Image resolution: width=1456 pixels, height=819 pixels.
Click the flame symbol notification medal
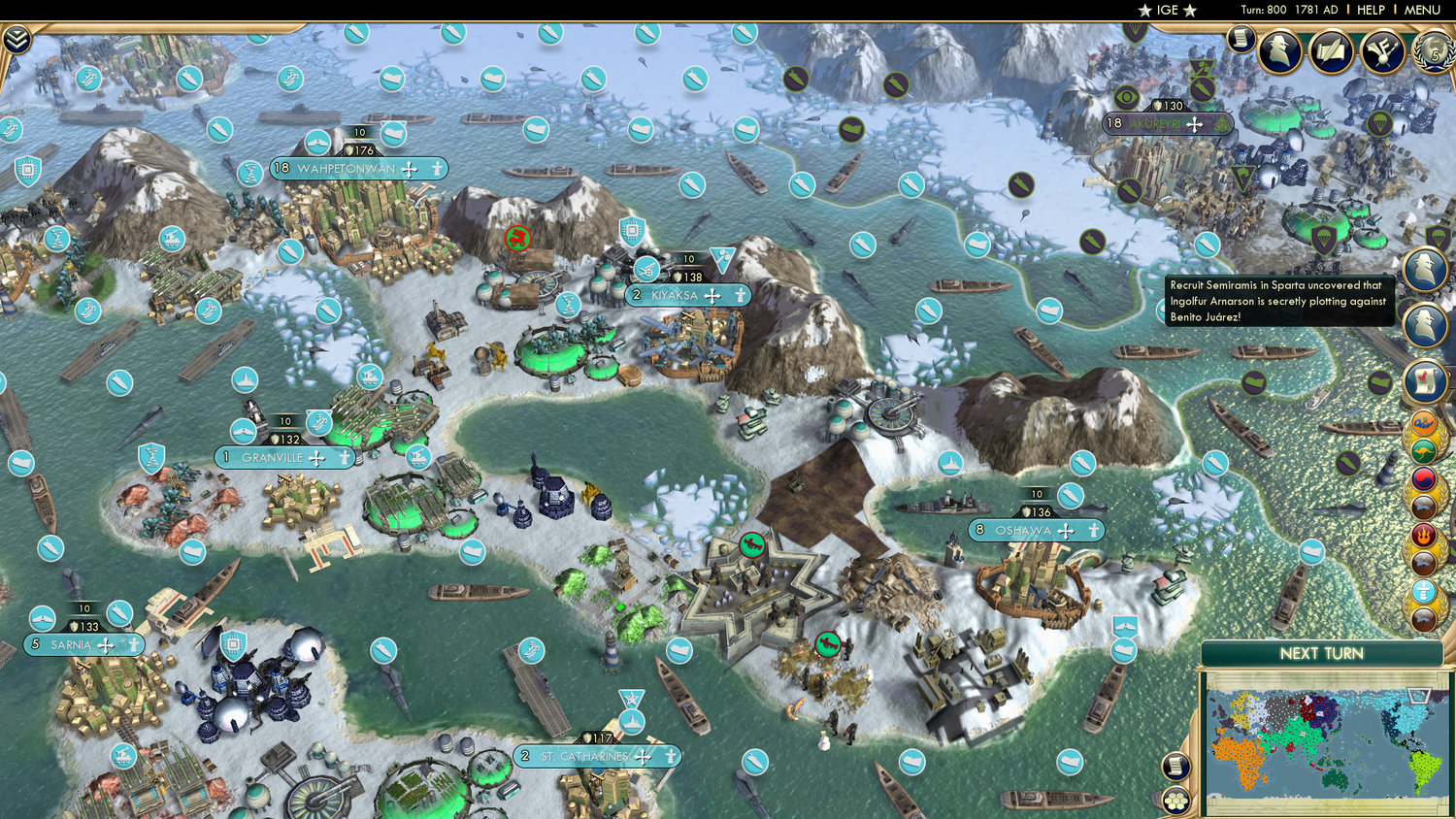[1422, 535]
